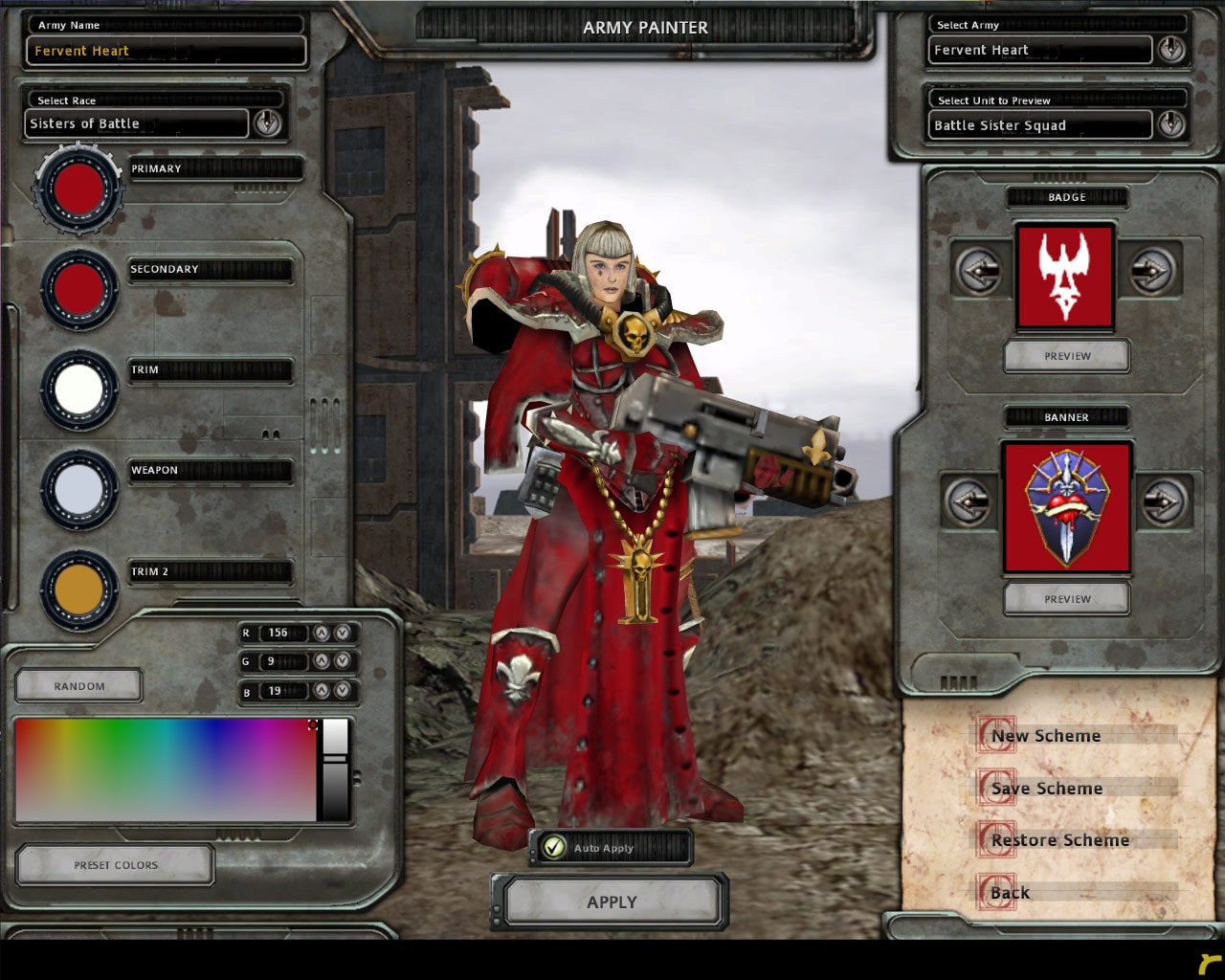Choose the white Trim color swatch
The height and width of the screenshot is (980, 1225).
[x=79, y=389]
